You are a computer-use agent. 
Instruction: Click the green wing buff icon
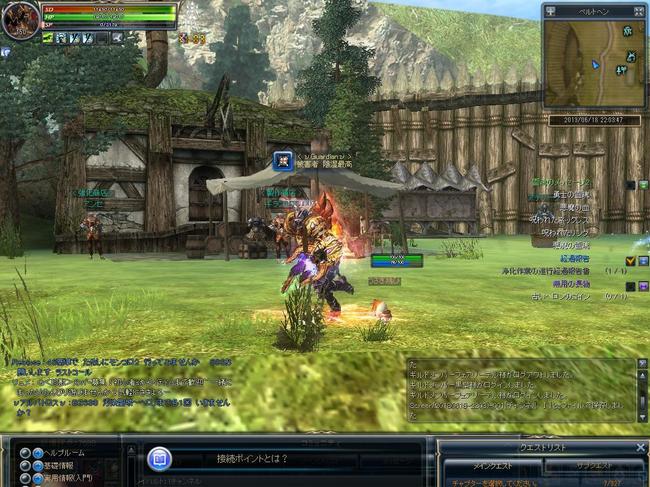47,38
